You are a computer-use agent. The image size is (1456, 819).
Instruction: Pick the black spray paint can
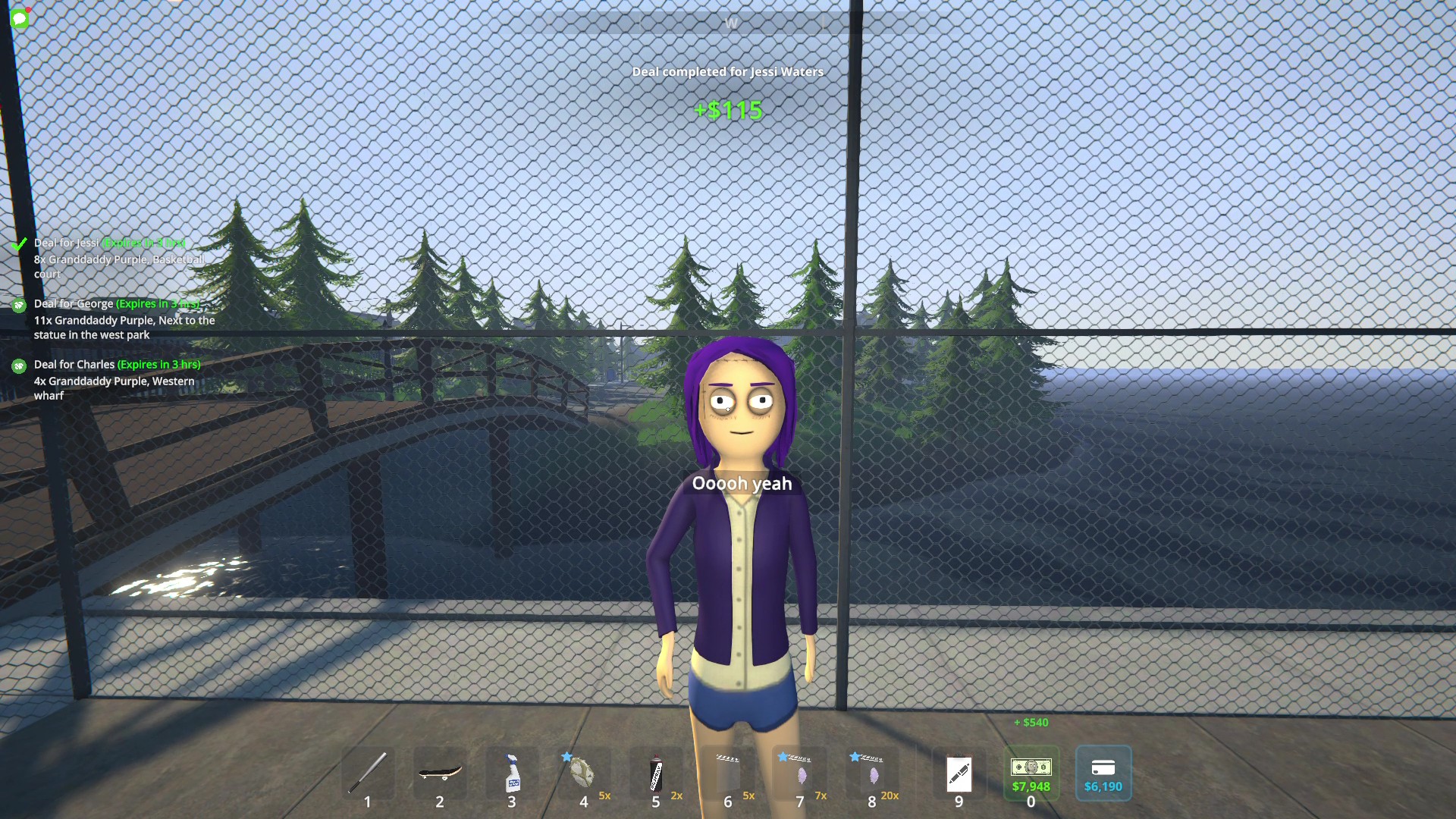point(656,773)
